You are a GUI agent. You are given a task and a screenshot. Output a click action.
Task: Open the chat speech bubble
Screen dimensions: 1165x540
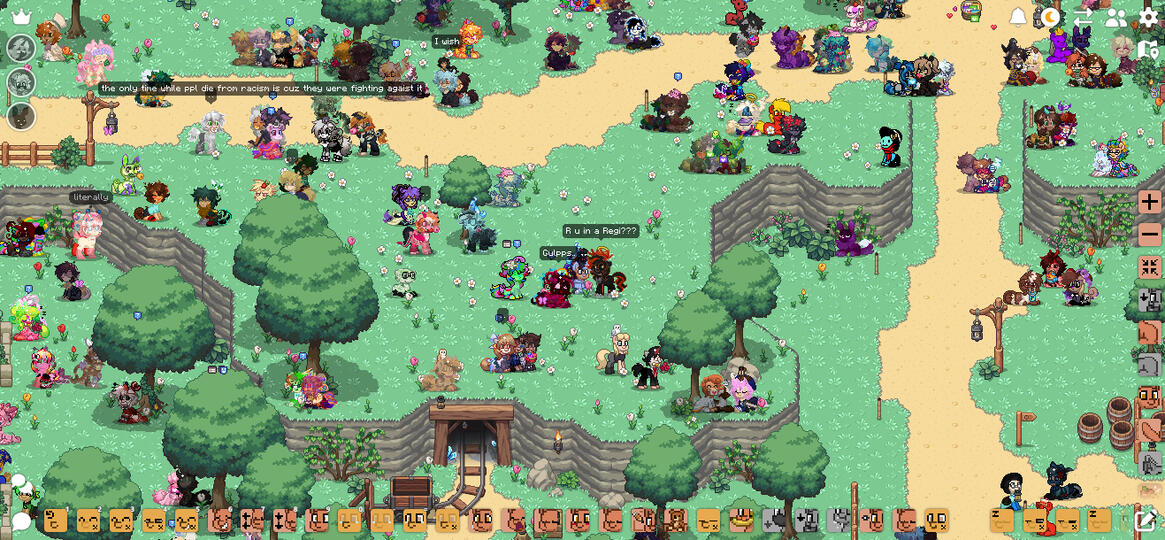(x=21, y=521)
